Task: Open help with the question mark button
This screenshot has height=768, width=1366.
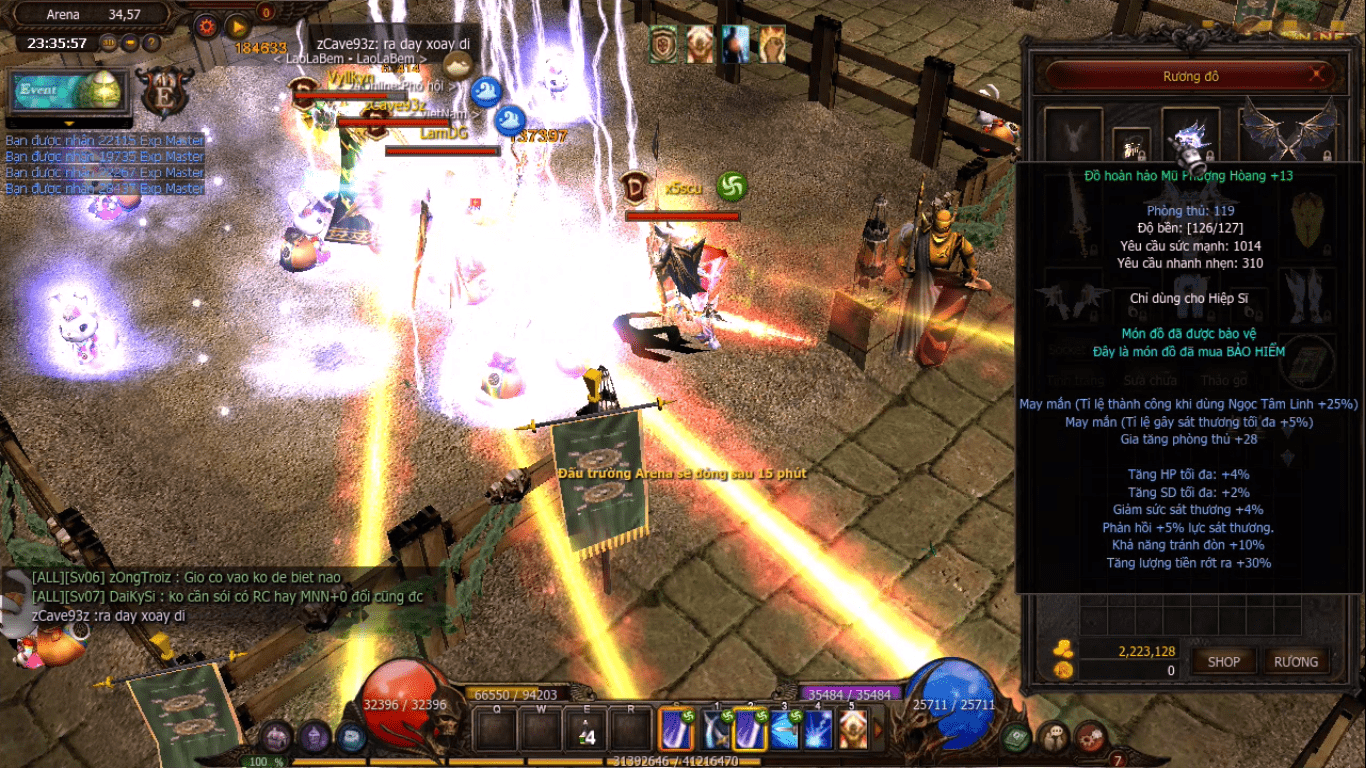Action: click(151, 43)
